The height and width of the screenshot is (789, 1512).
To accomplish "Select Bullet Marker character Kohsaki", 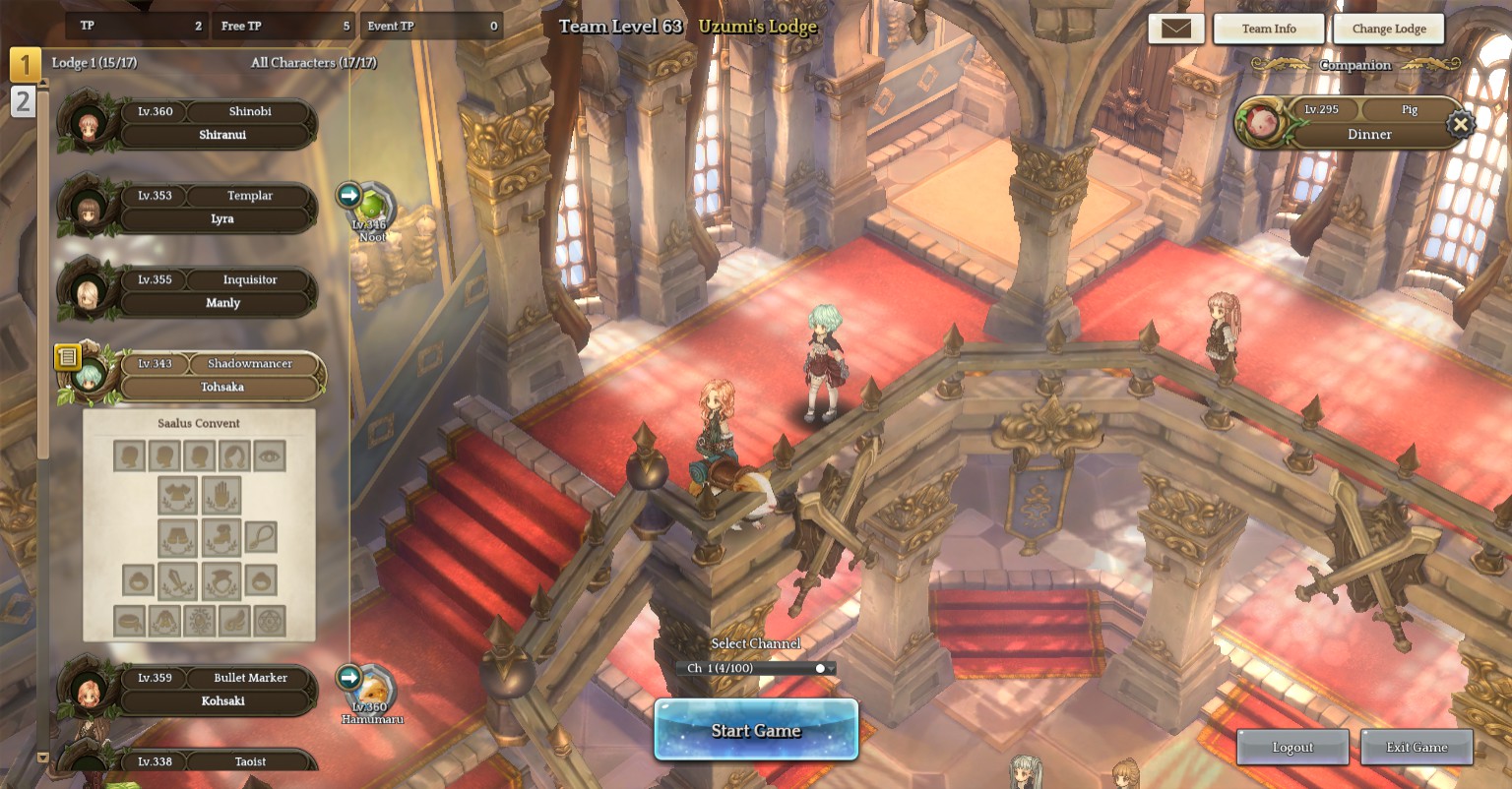I will click(220, 690).
